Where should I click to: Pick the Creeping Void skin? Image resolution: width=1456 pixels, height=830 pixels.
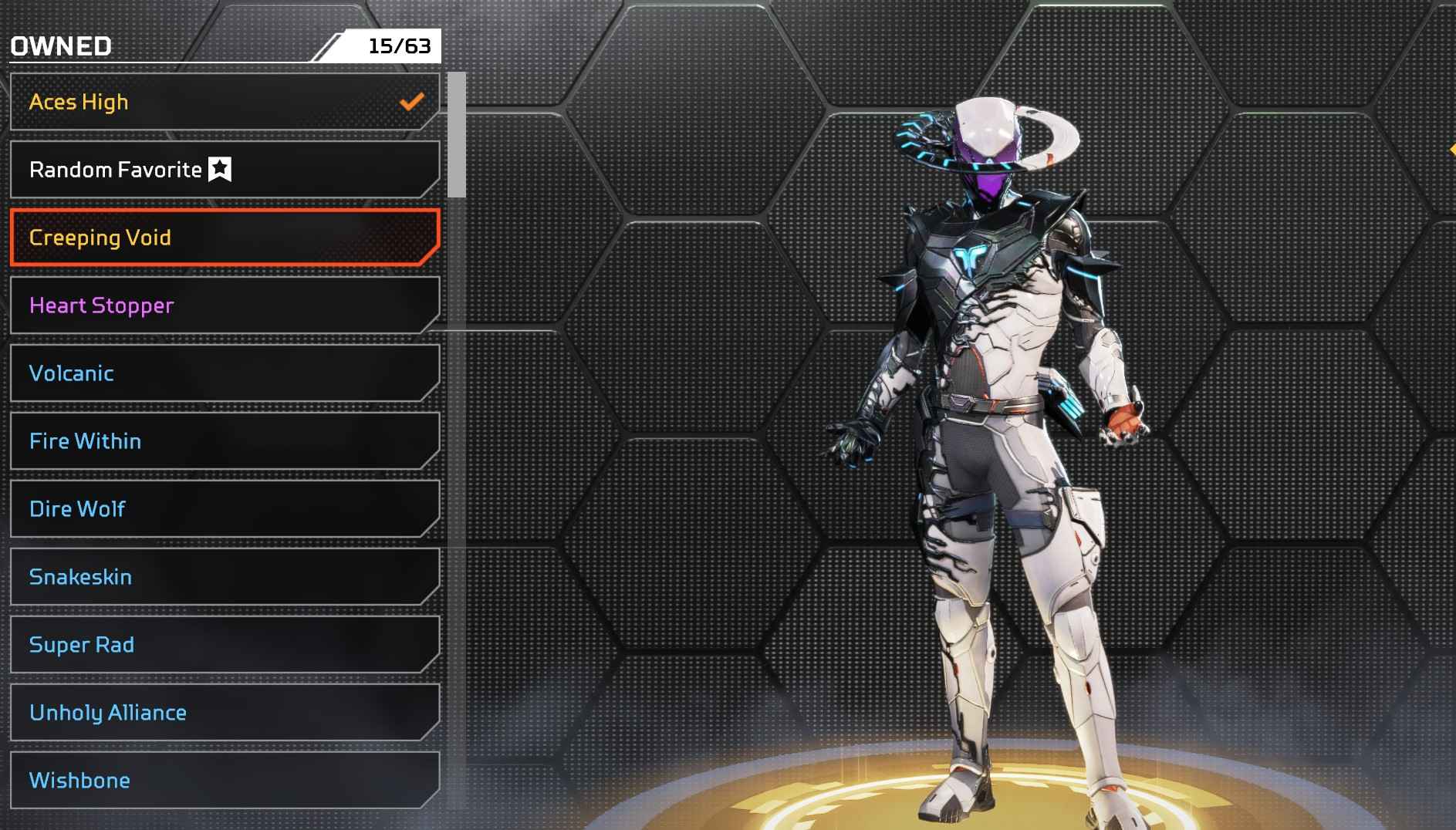coord(224,238)
